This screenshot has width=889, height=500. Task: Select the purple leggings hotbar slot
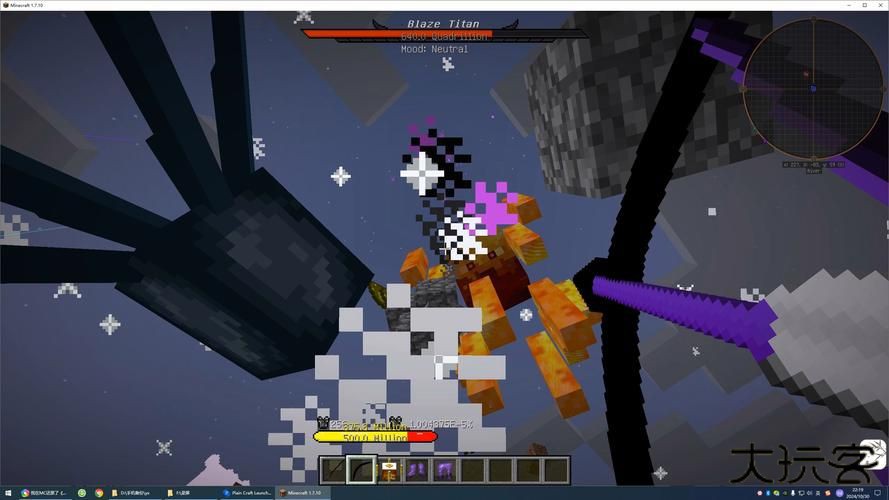(x=442, y=469)
